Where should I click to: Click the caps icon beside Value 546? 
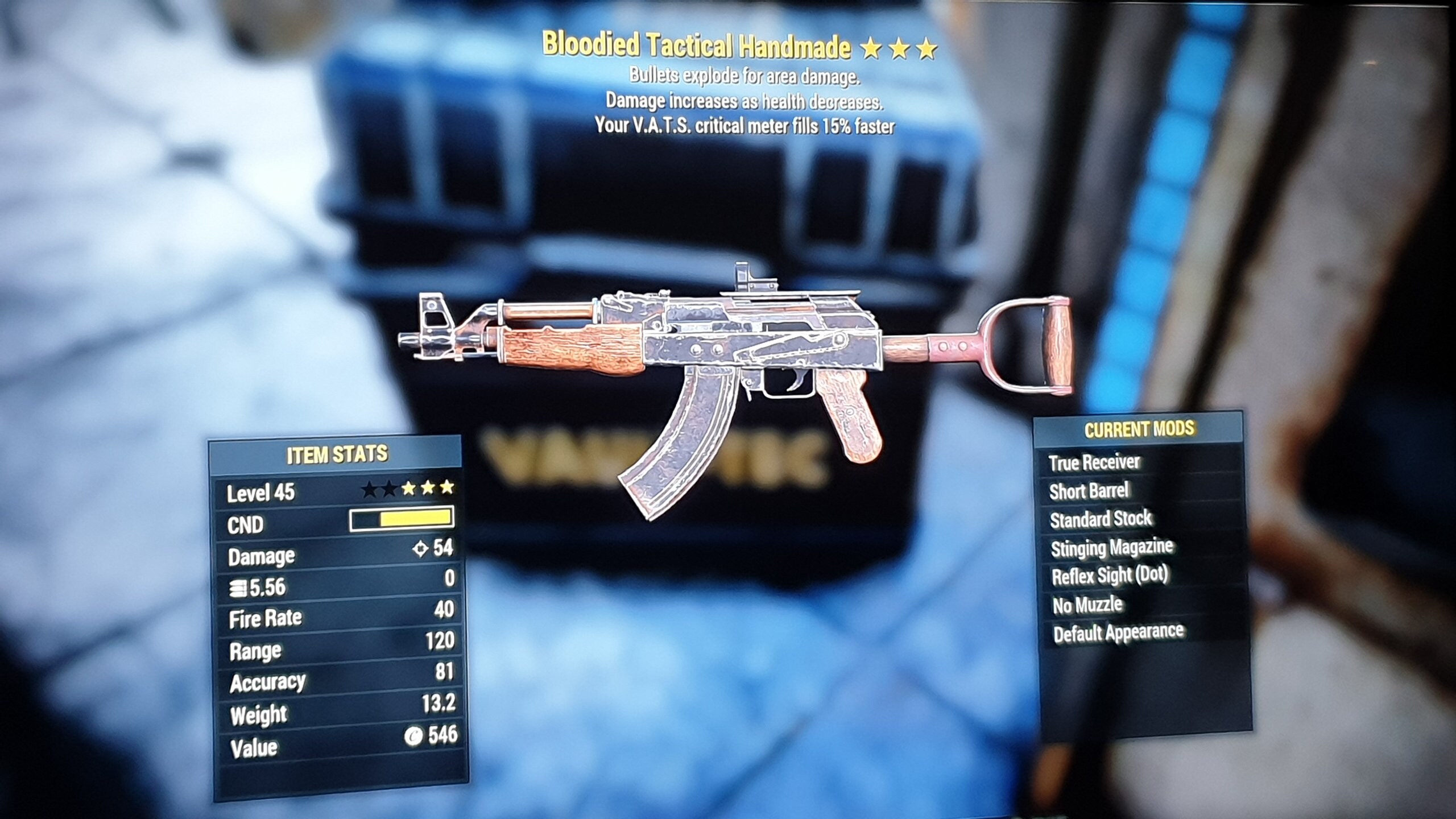[414, 734]
